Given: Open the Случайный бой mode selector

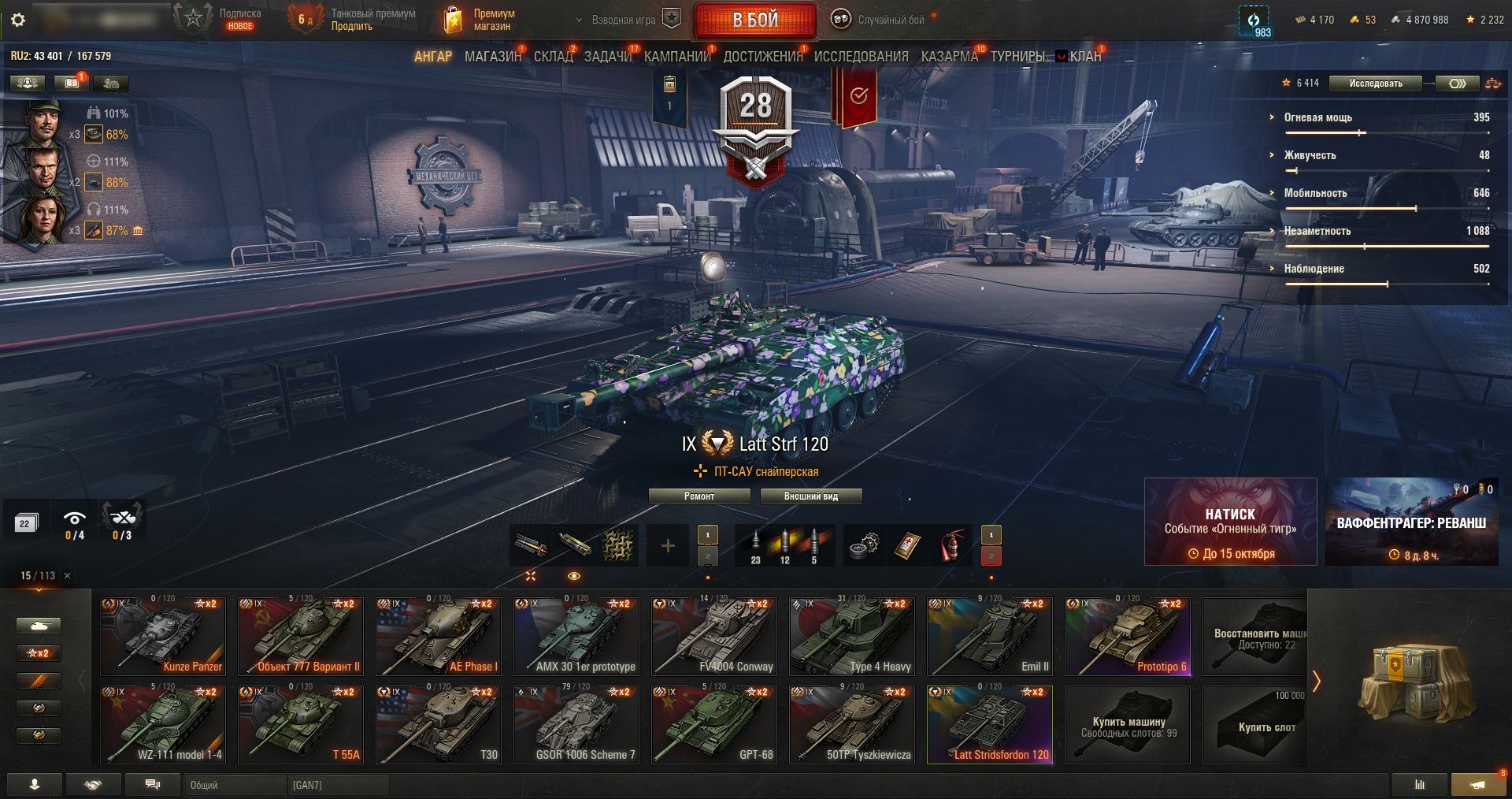Looking at the screenshot, I should [x=882, y=20].
